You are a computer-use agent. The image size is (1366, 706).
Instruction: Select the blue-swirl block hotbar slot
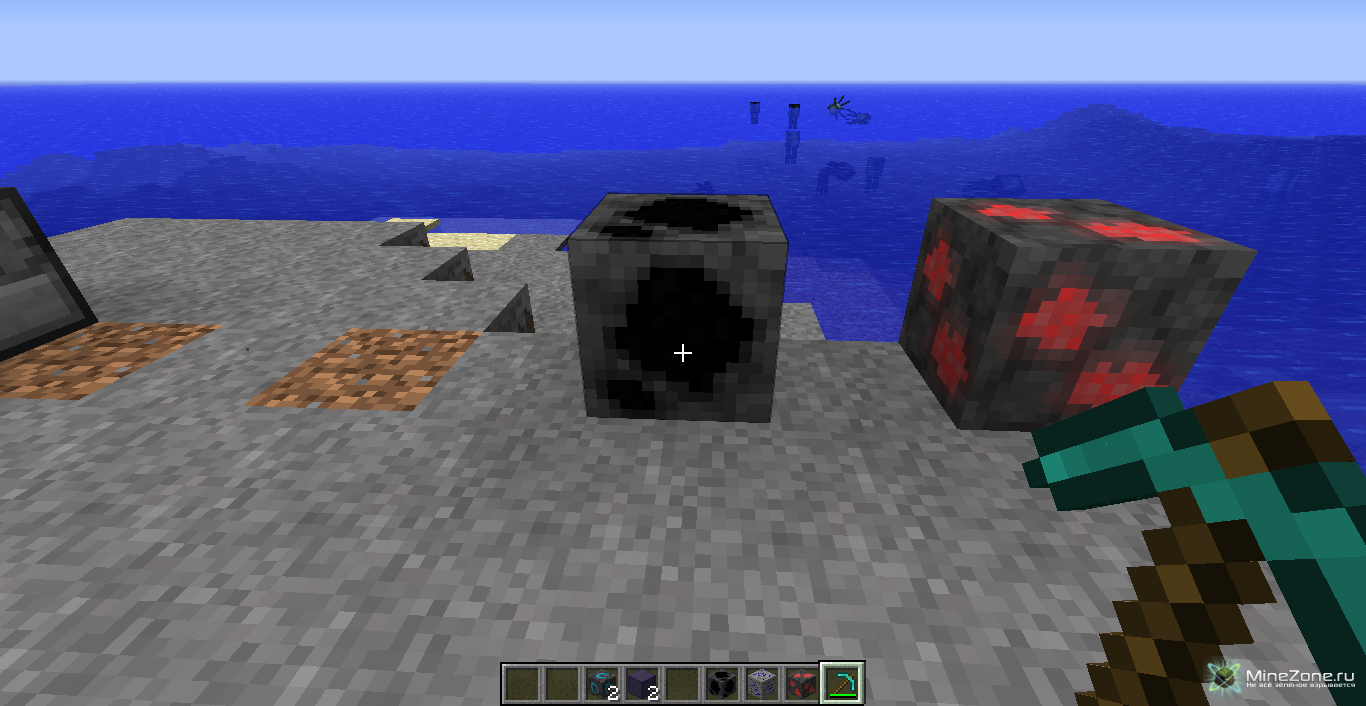pyautogui.click(x=602, y=684)
